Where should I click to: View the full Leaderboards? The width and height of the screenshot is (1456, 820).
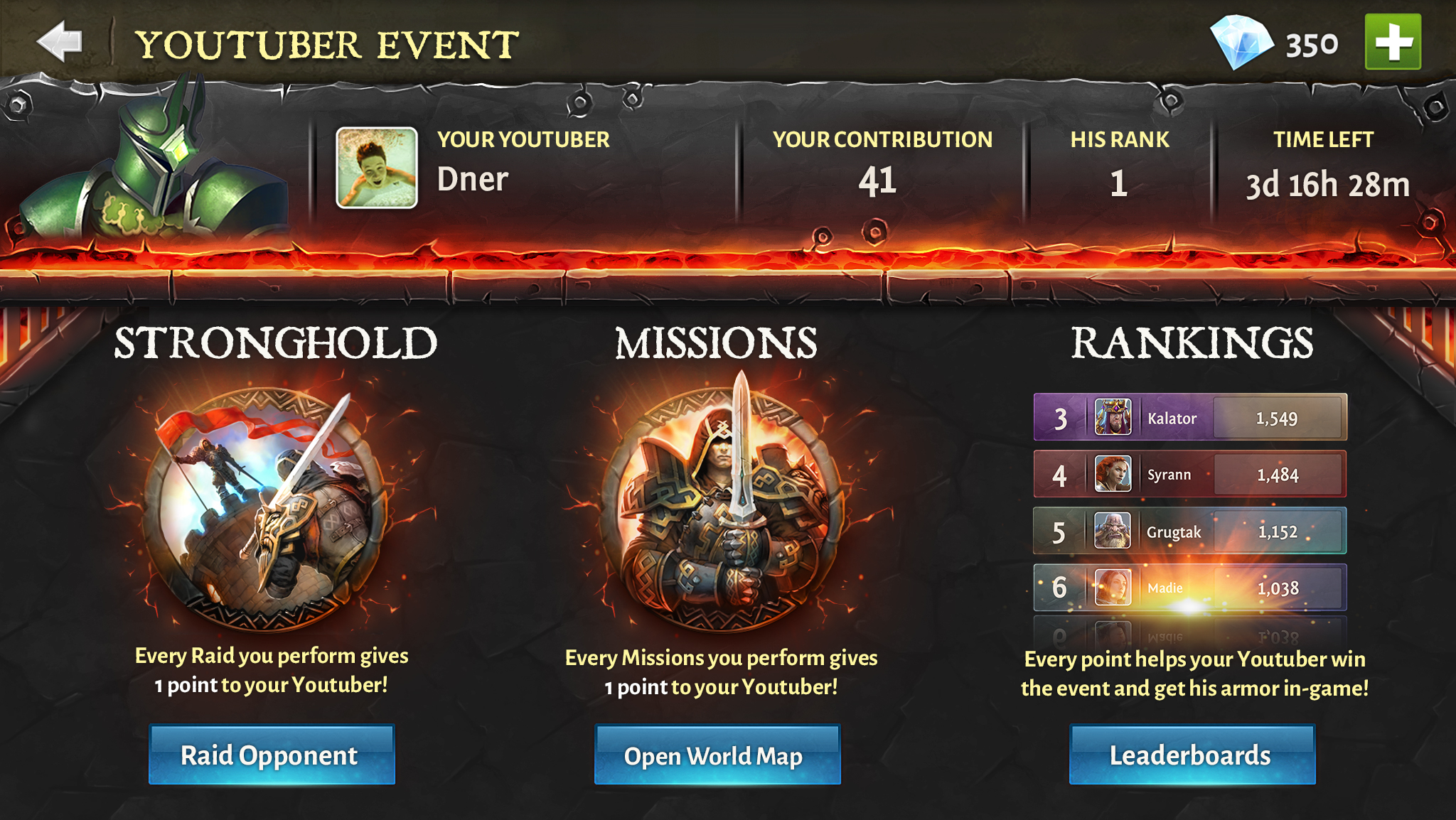1192,755
